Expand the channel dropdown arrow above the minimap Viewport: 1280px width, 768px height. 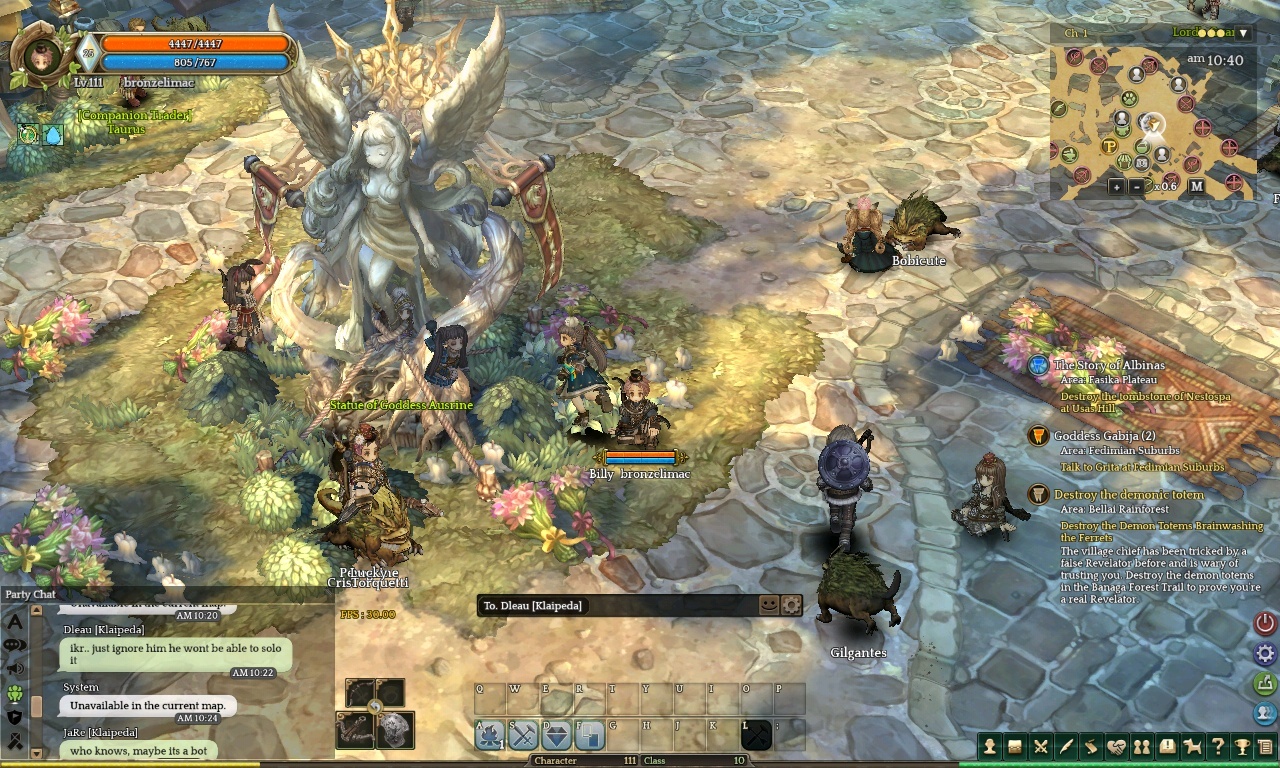coord(1243,33)
